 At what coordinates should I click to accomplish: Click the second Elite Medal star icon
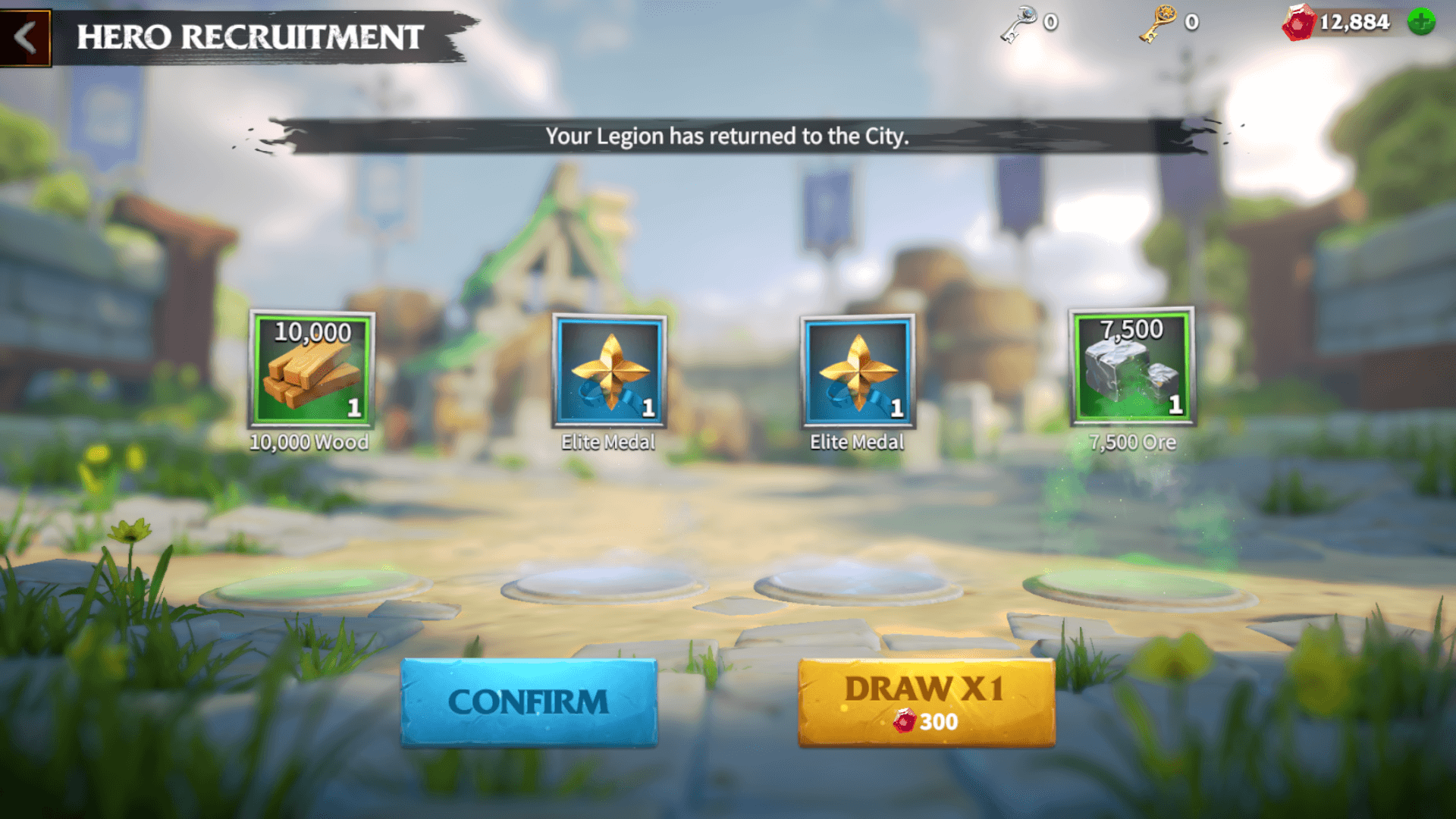[857, 373]
